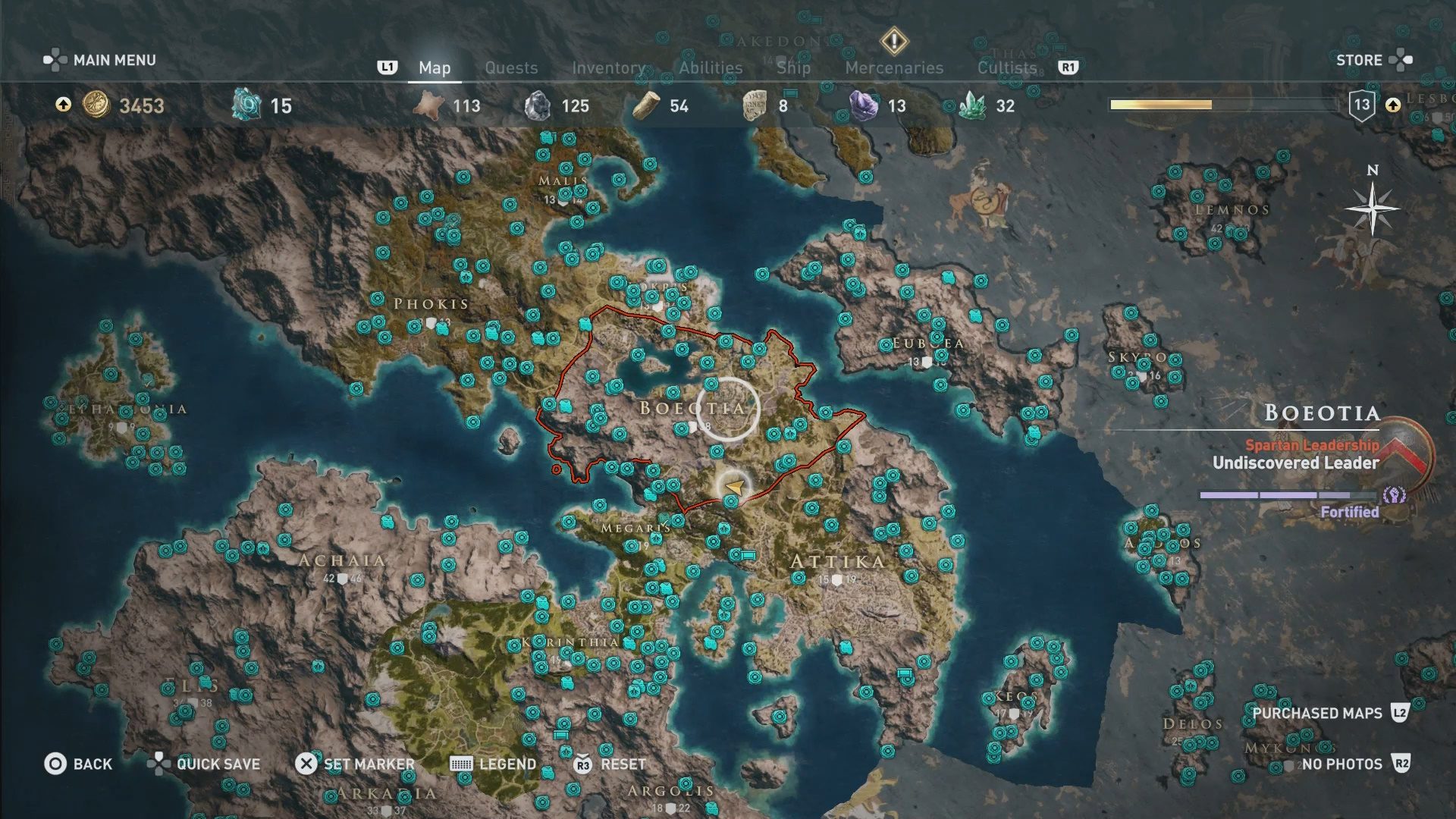Screen dimensions: 1456x819
Task: Go to the Abilities tab
Action: (x=711, y=67)
